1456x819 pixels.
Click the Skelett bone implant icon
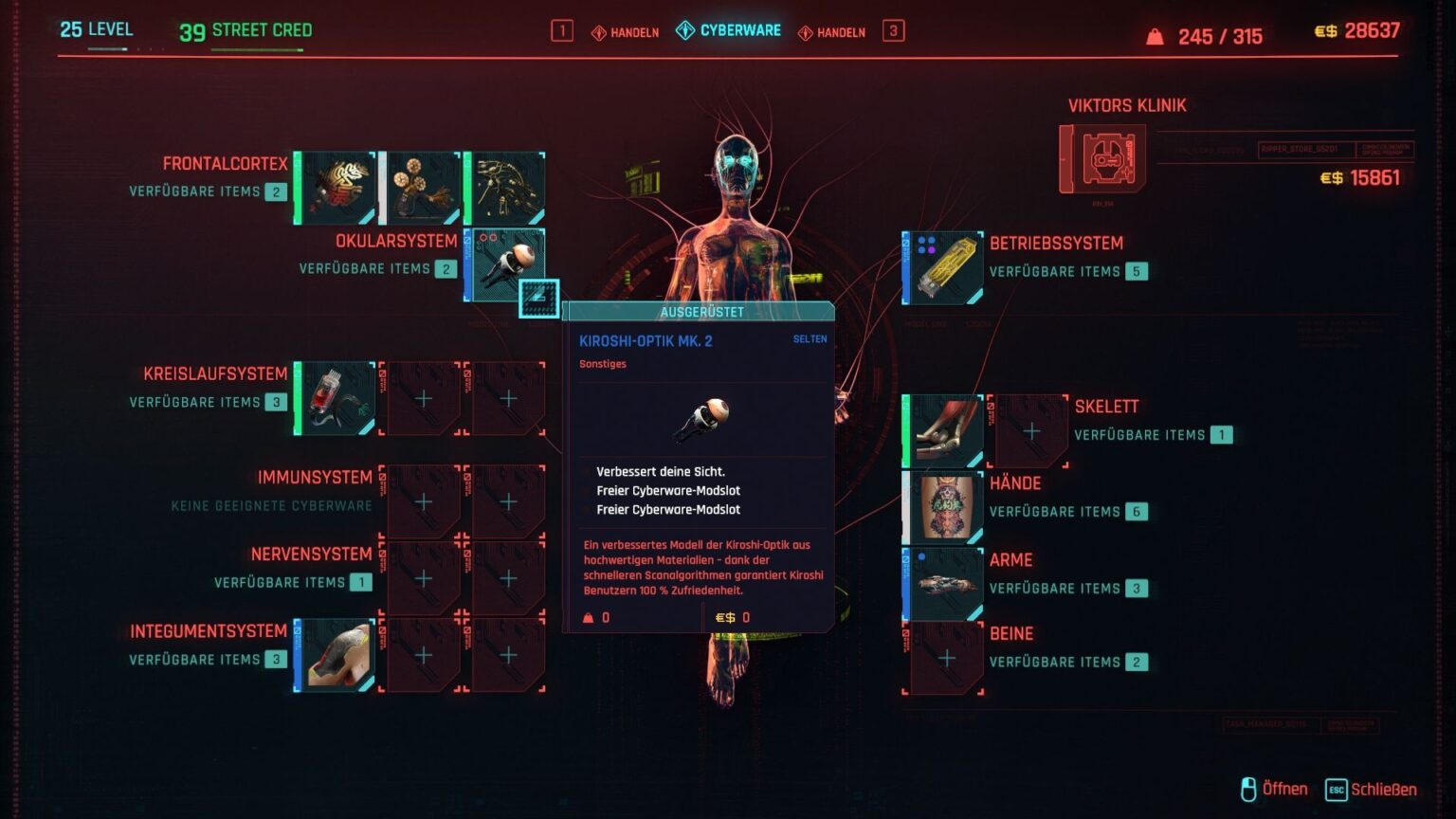pos(941,428)
